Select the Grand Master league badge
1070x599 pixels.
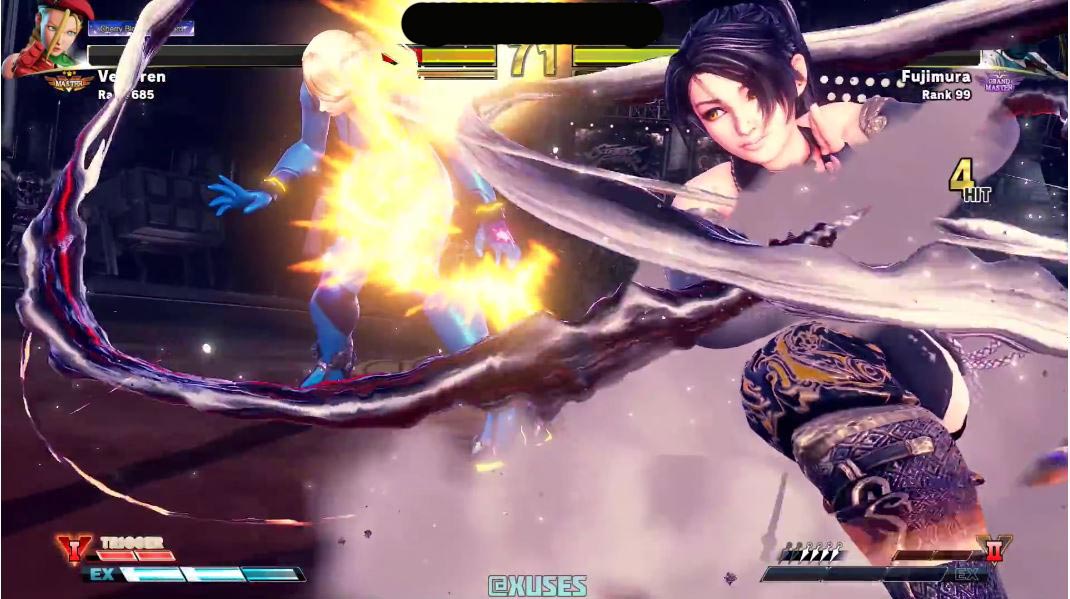click(1000, 82)
